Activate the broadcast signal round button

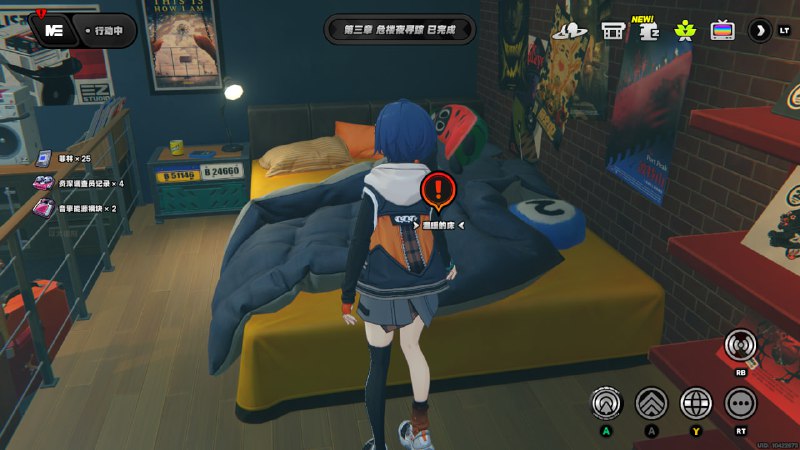point(741,346)
